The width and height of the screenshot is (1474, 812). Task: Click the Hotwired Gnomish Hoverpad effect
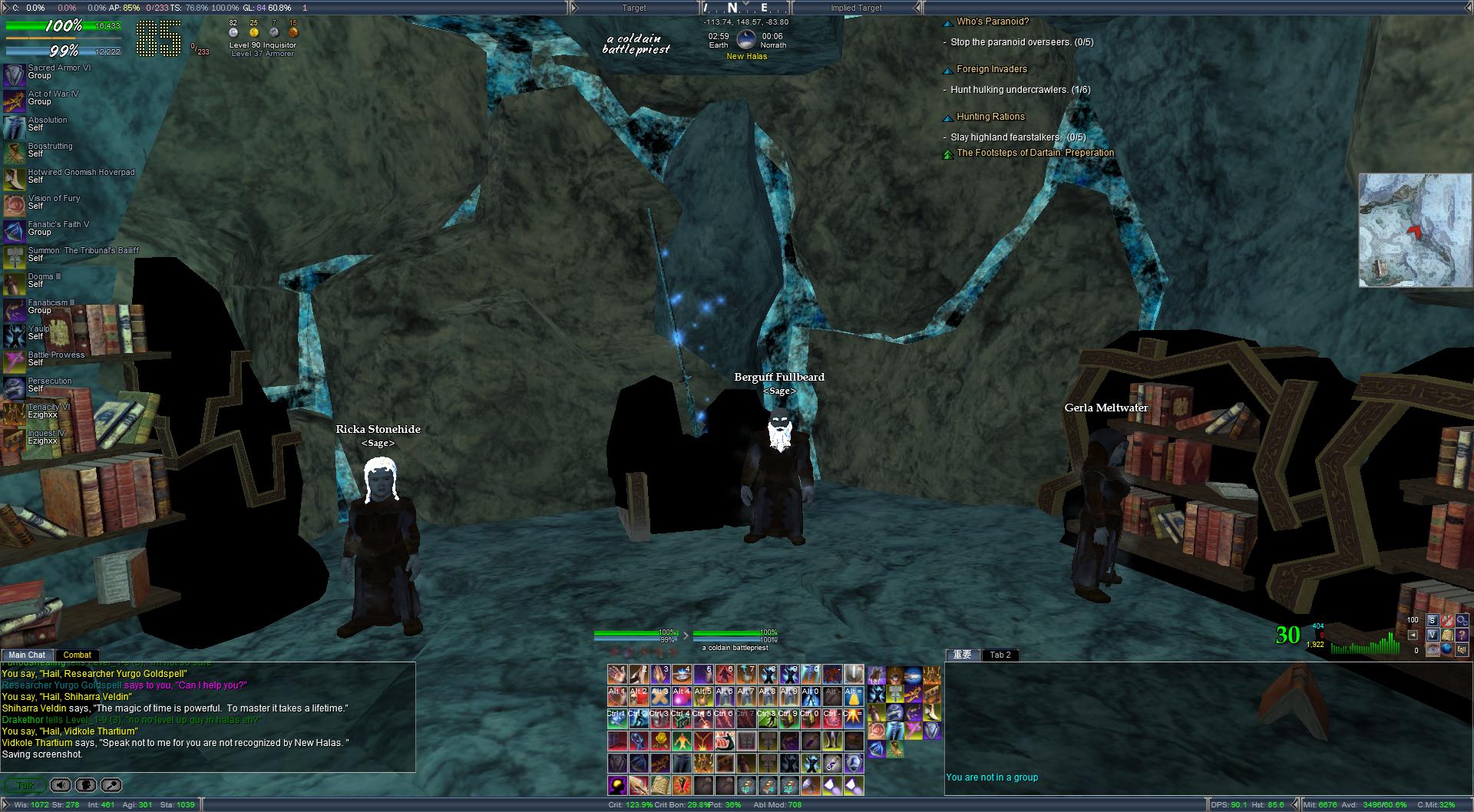coord(15,179)
